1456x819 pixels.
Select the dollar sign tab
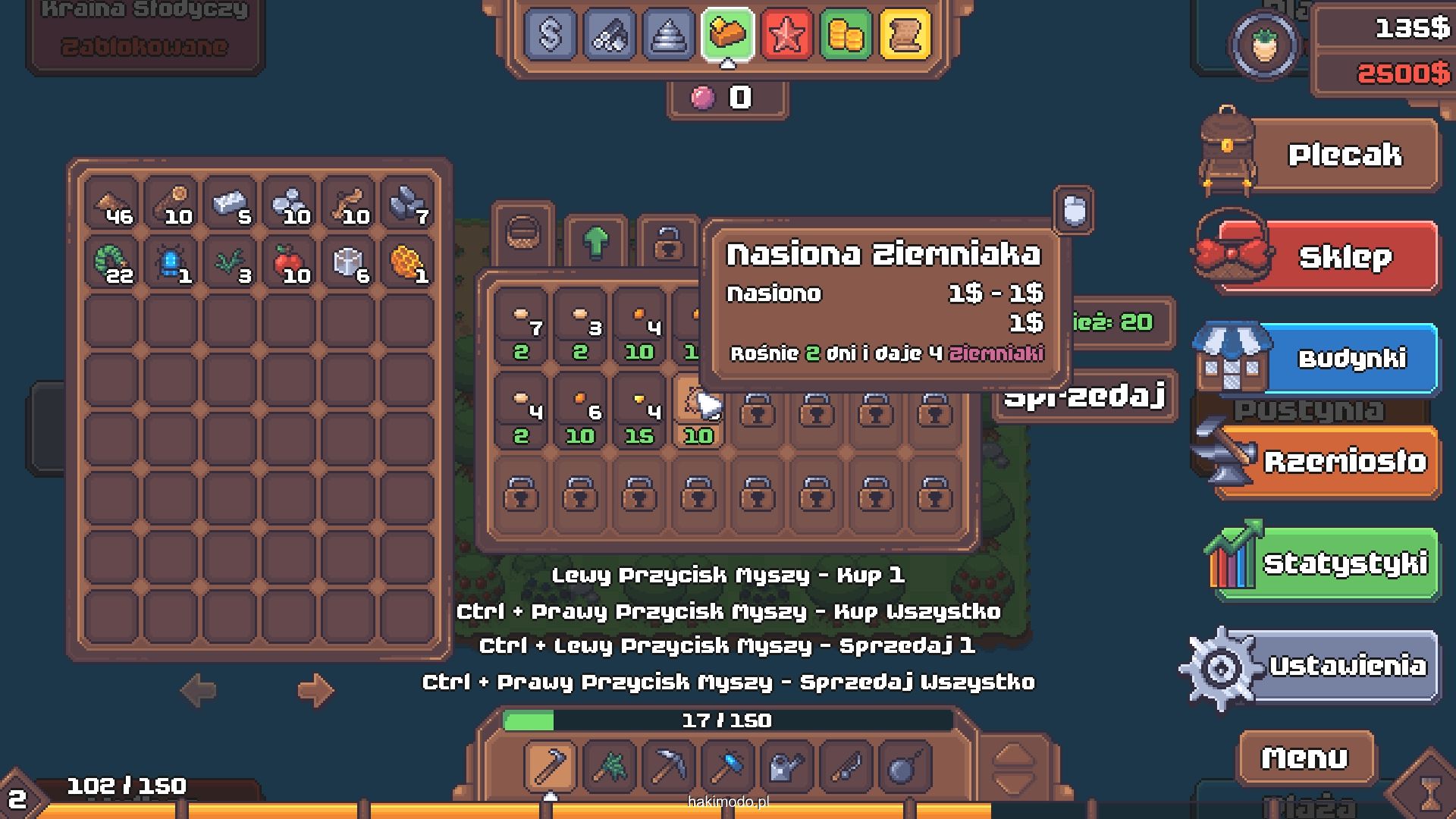point(550,34)
